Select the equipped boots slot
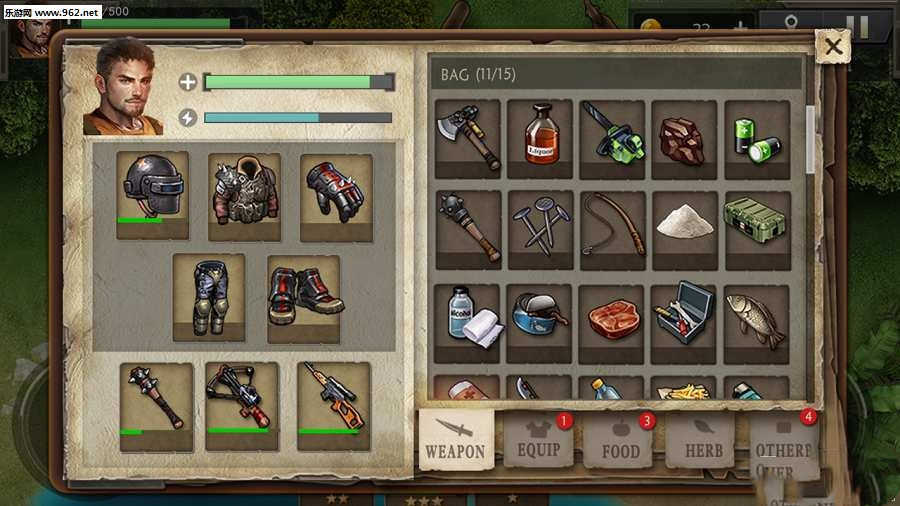900x506 pixels. click(x=303, y=296)
